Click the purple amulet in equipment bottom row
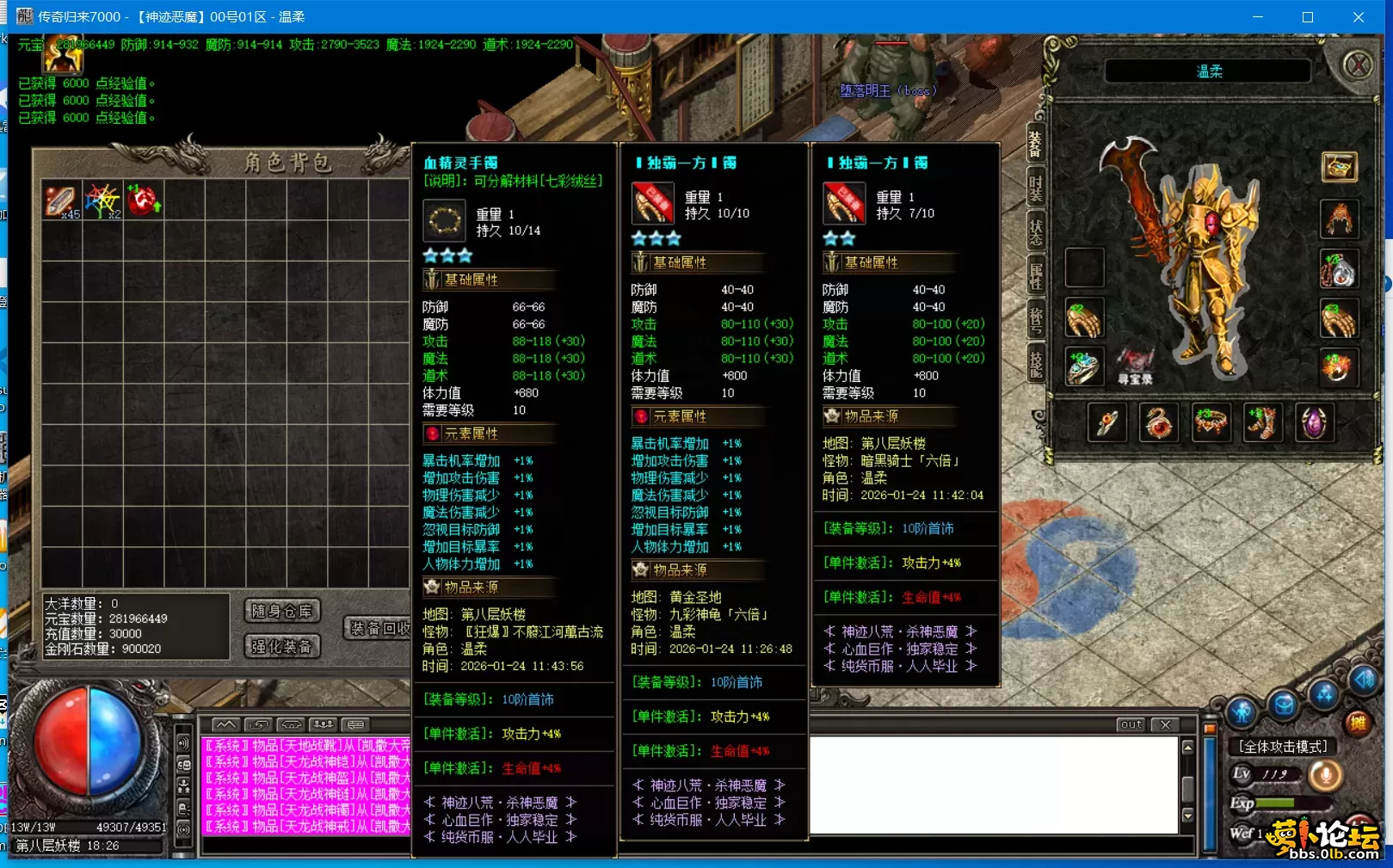 [1314, 423]
